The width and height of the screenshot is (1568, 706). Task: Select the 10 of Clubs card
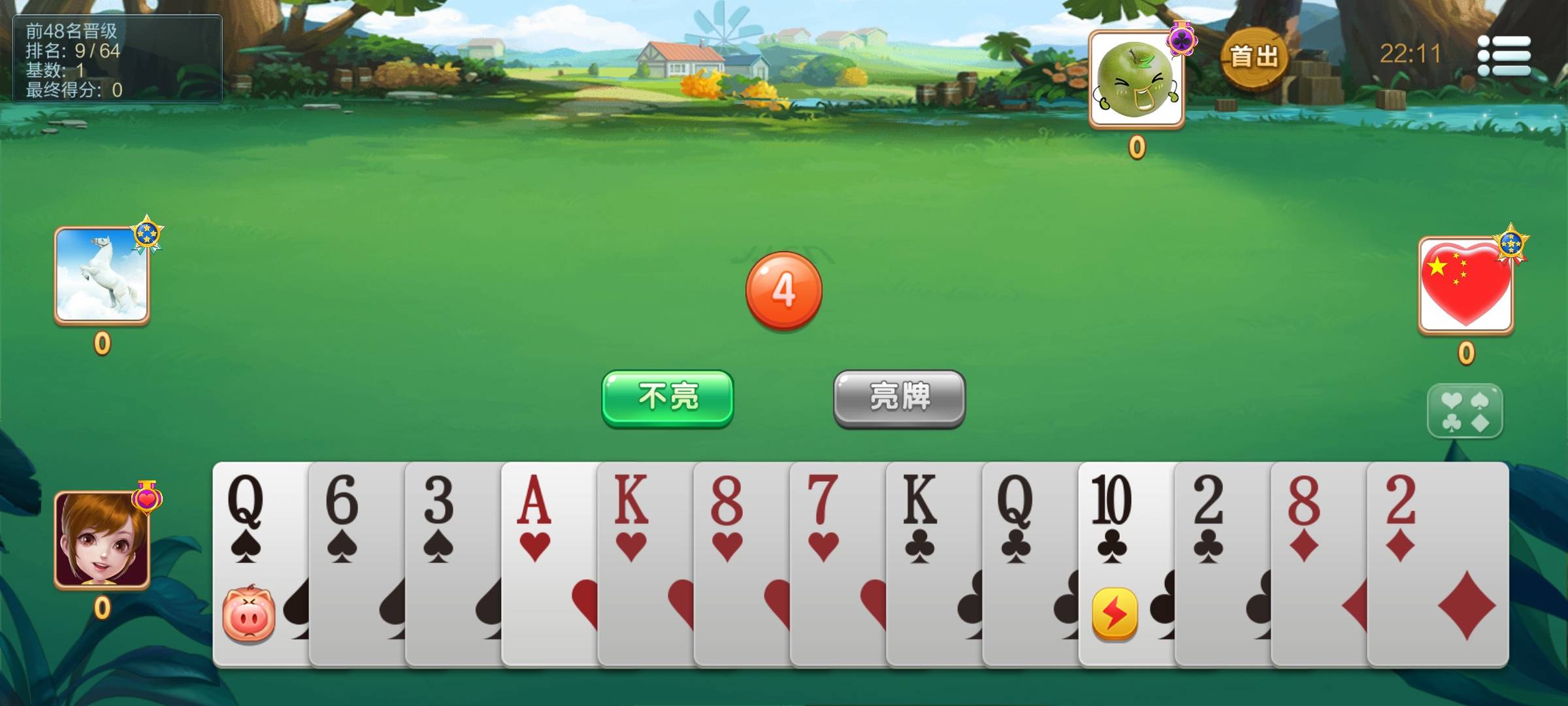1124,562
